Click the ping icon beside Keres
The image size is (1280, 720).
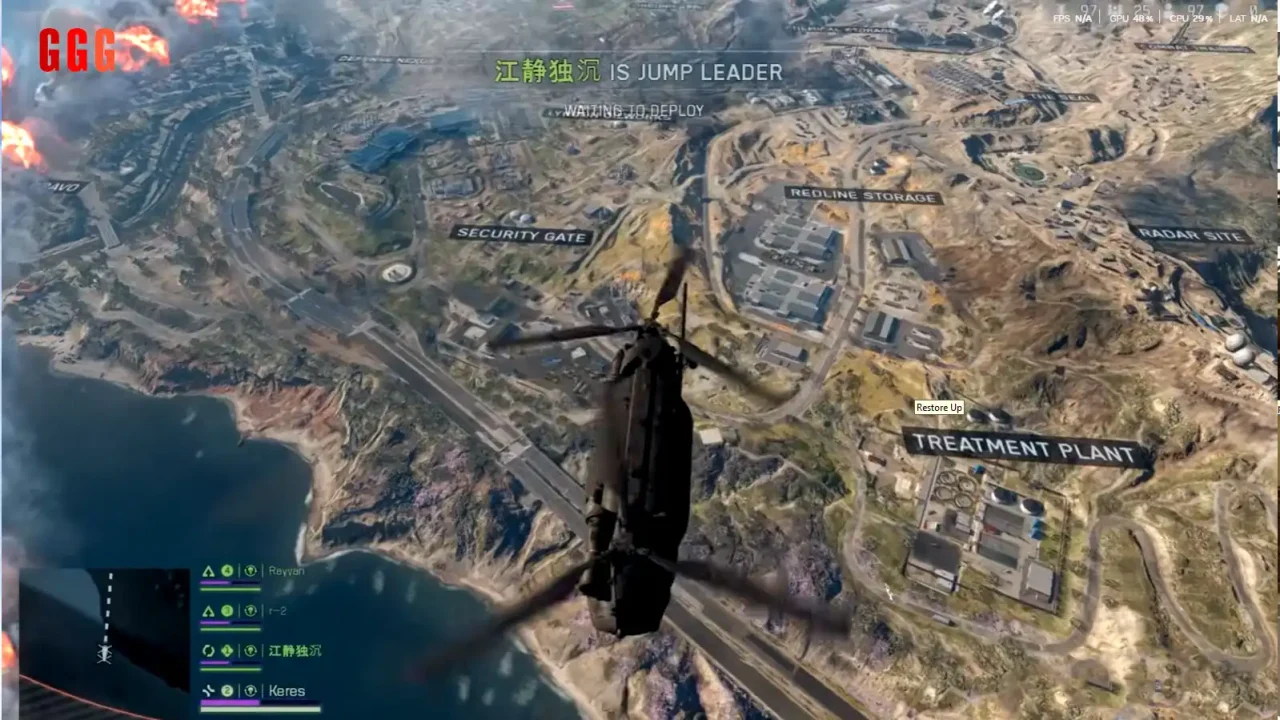point(252,690)
